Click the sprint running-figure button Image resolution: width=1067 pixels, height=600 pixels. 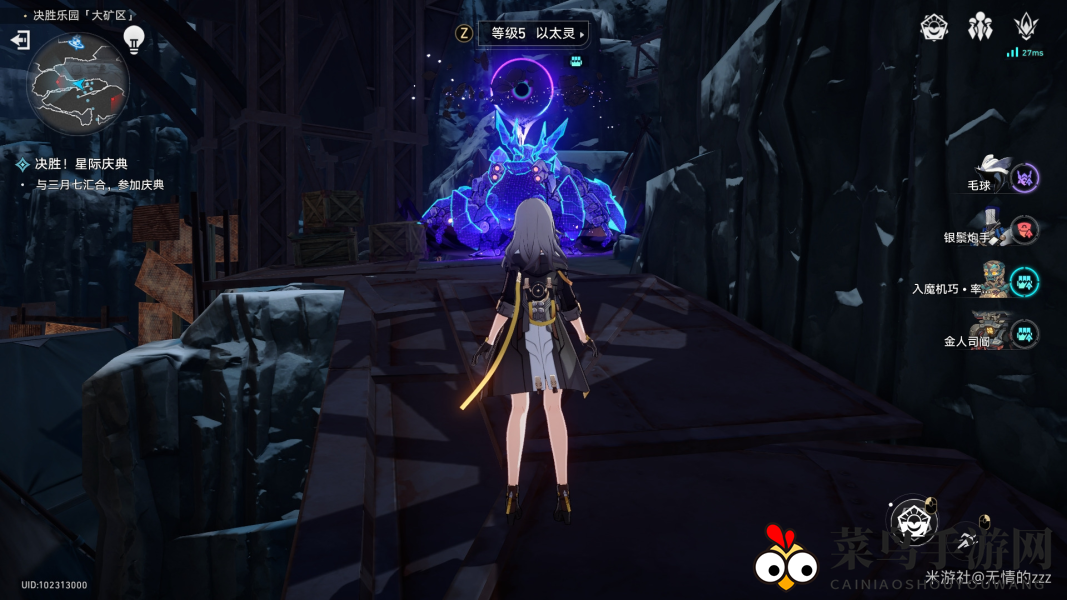tap(966, 541)
